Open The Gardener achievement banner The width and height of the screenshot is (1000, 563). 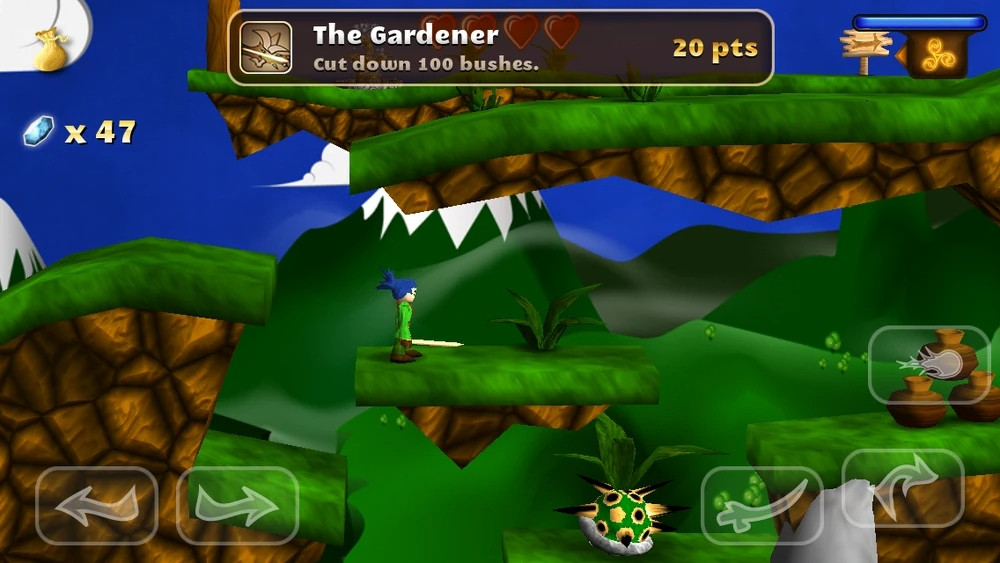(500, 47)
